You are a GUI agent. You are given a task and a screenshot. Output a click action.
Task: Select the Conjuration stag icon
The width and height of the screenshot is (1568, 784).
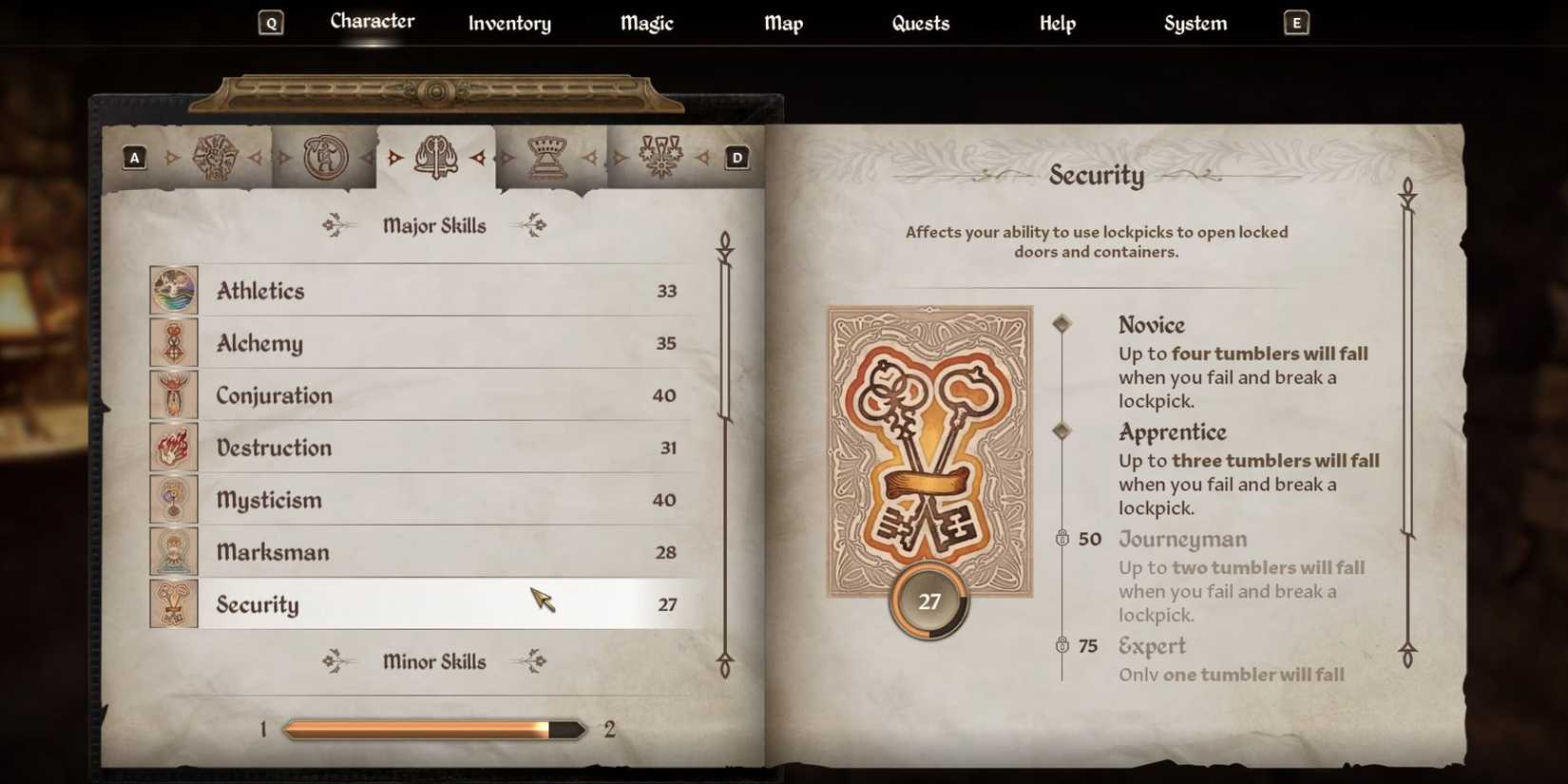pos(172,394)
